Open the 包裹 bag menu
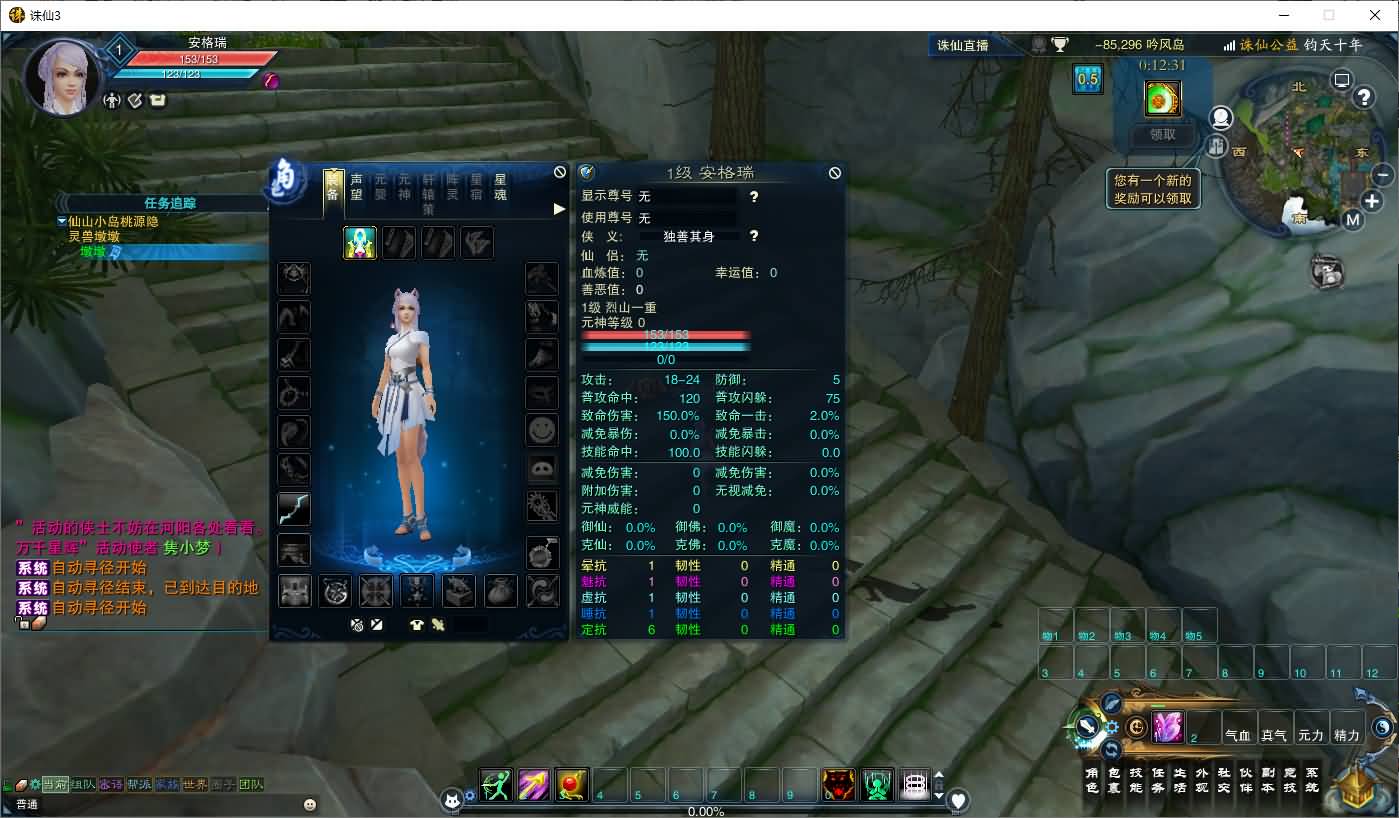The width and height of the screenshot is (1399, 818). tap(1114, 780)
